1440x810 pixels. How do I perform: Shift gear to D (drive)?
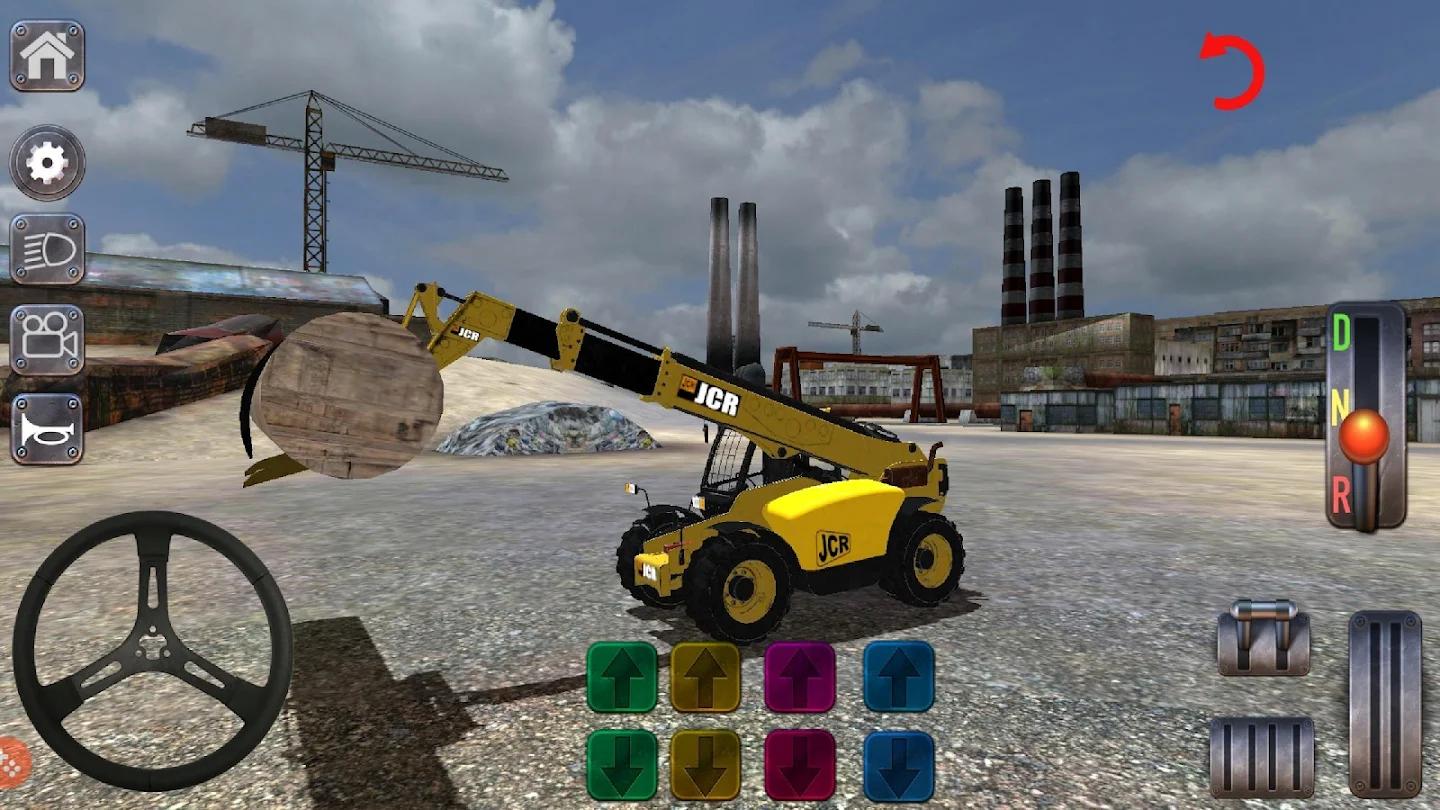point(1342,335)
